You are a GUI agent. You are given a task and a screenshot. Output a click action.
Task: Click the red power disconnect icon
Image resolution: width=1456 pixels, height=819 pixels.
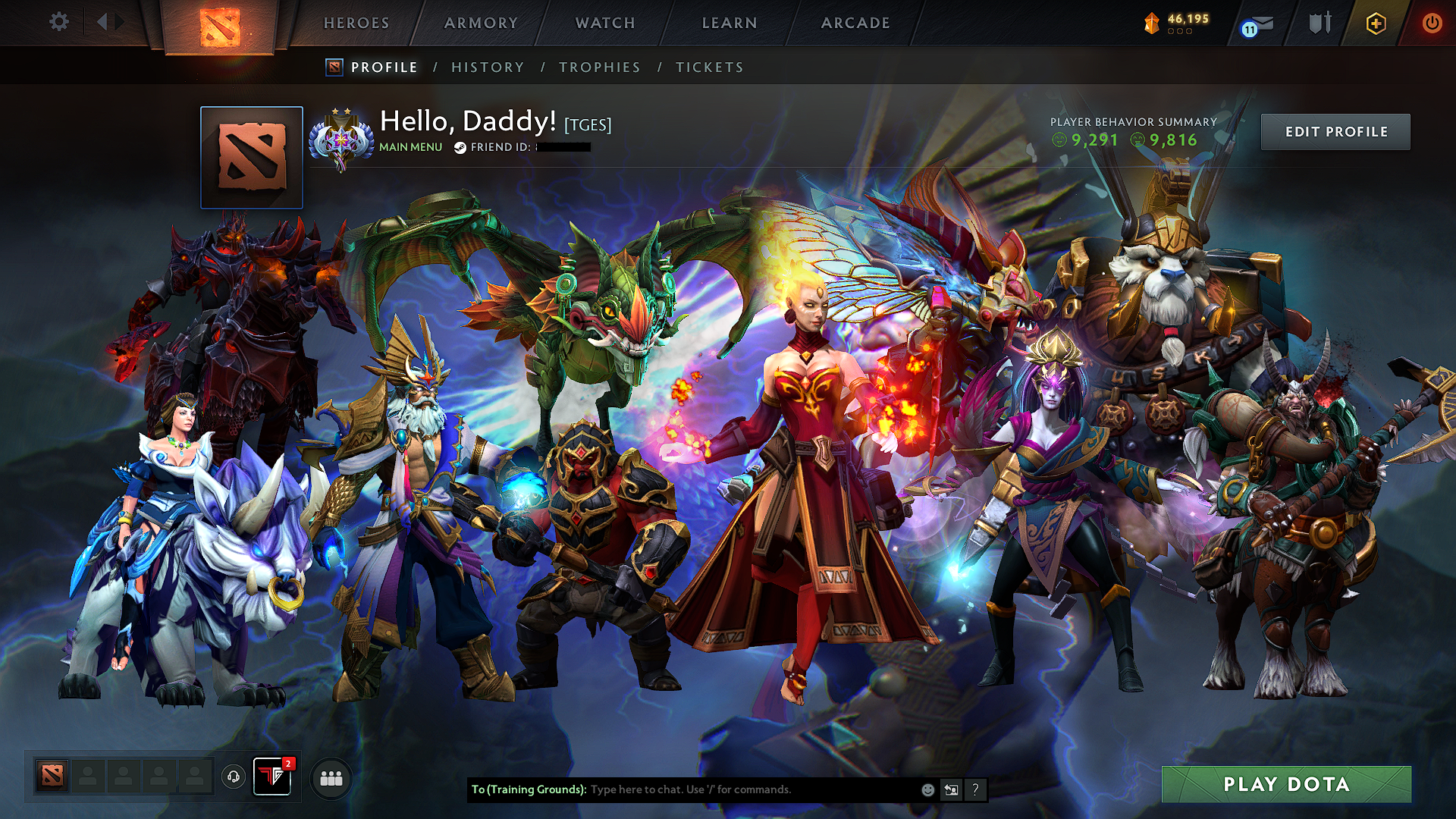click(x=1432, y=23)
